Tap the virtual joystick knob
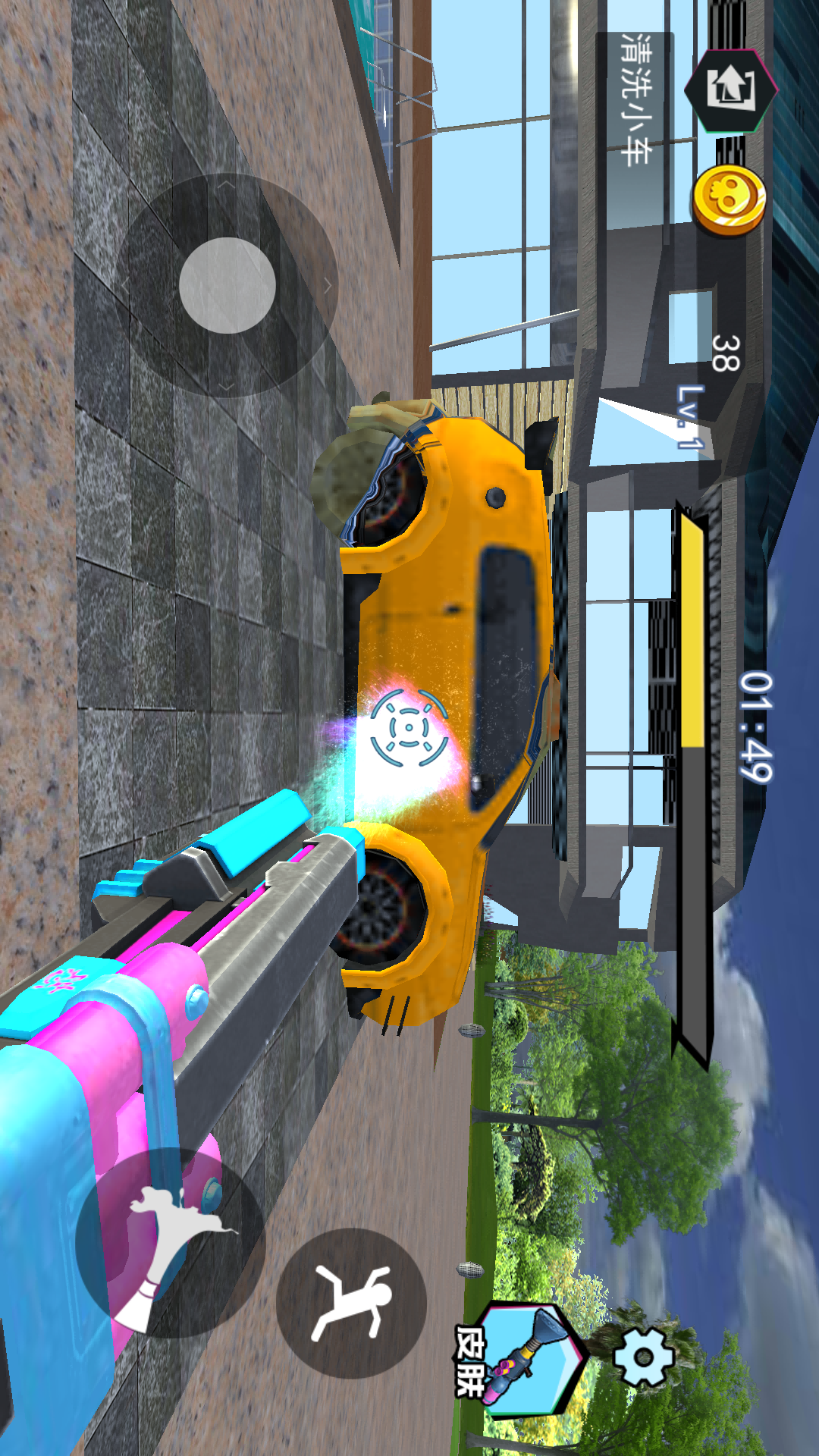819x1456 pixels. (227, 285)
